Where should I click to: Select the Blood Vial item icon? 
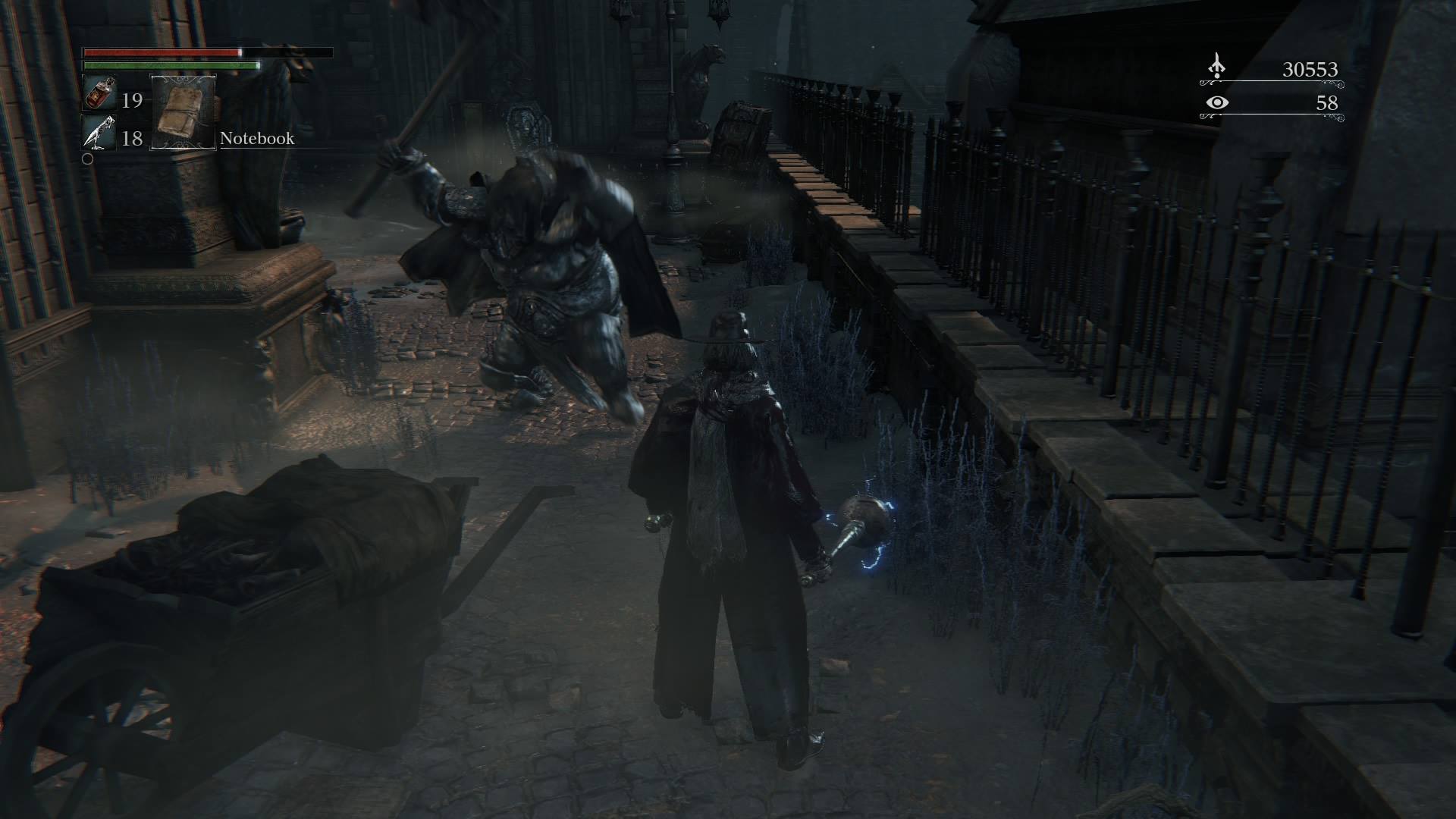(99, 93)
